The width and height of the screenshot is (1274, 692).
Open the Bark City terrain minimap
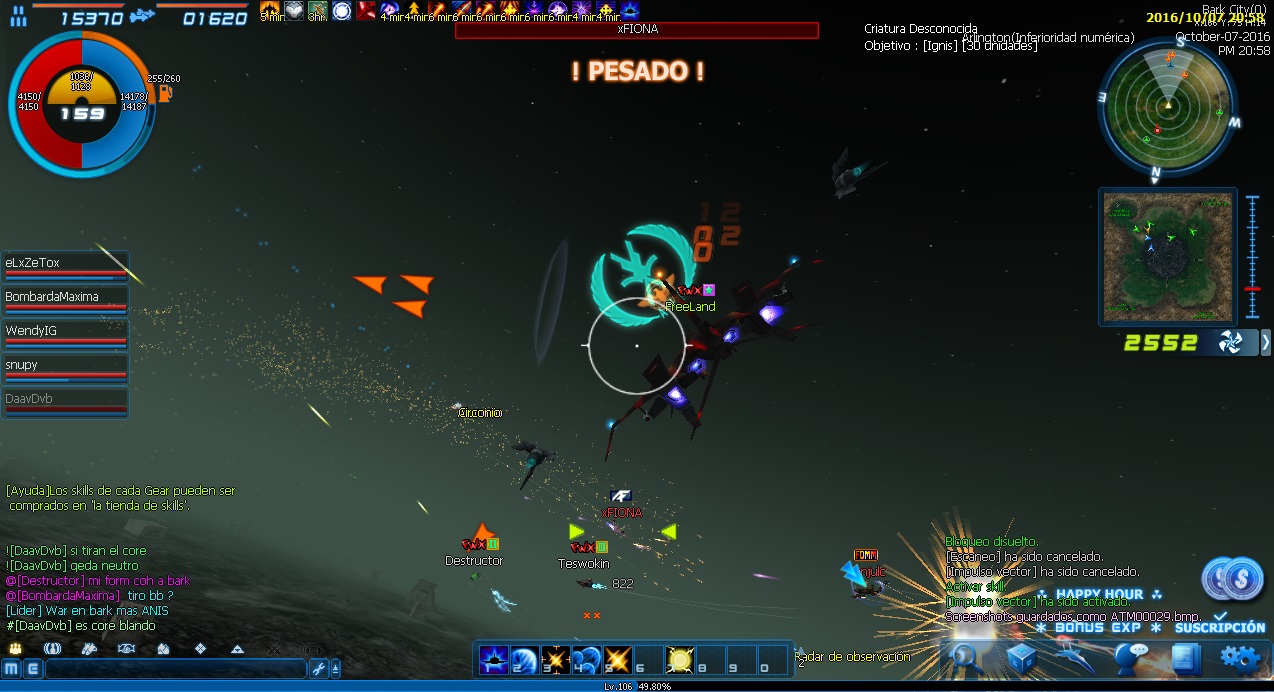[x=1167, y=256]
